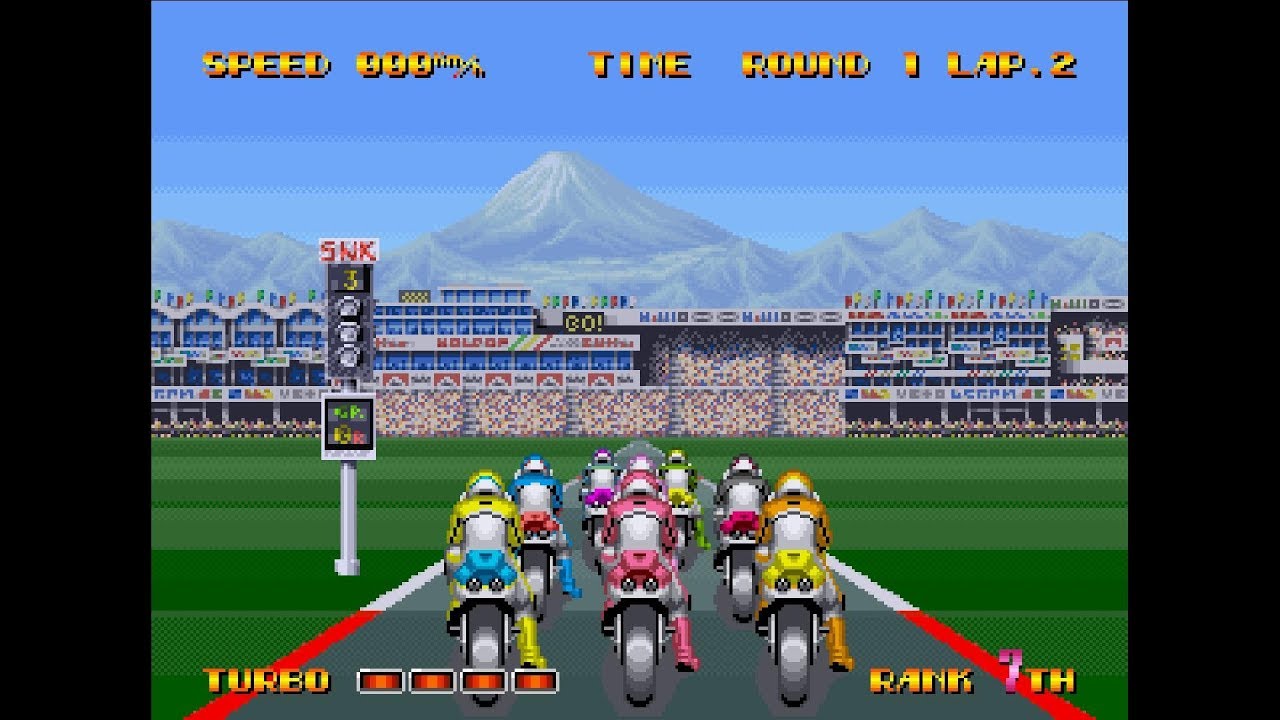
Task: Select the SPEED readout in the HUD
Action: (x=266, y=63)
